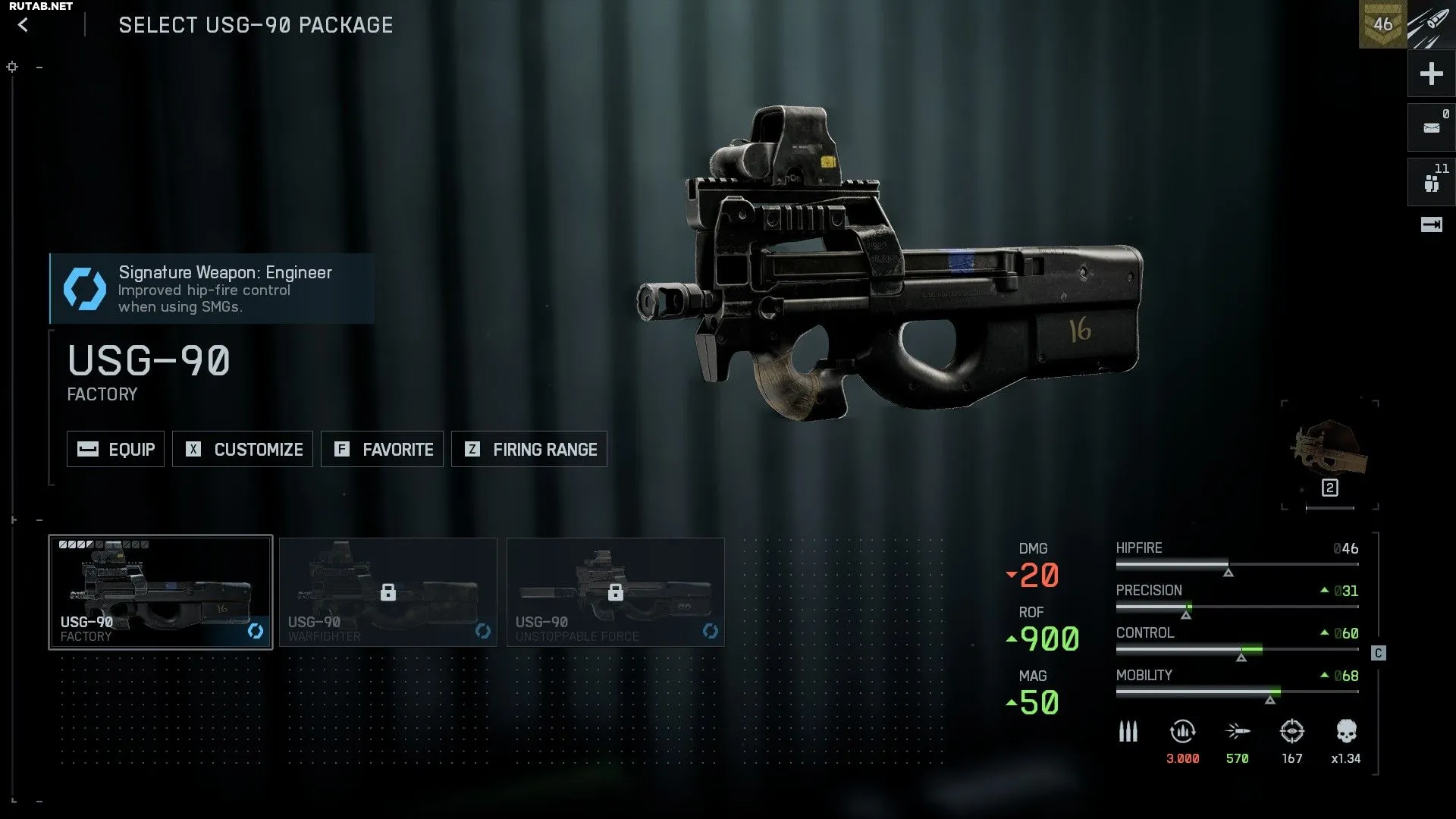
Task: Click the plus icon in the sidebar
Action: point(1431,74)
